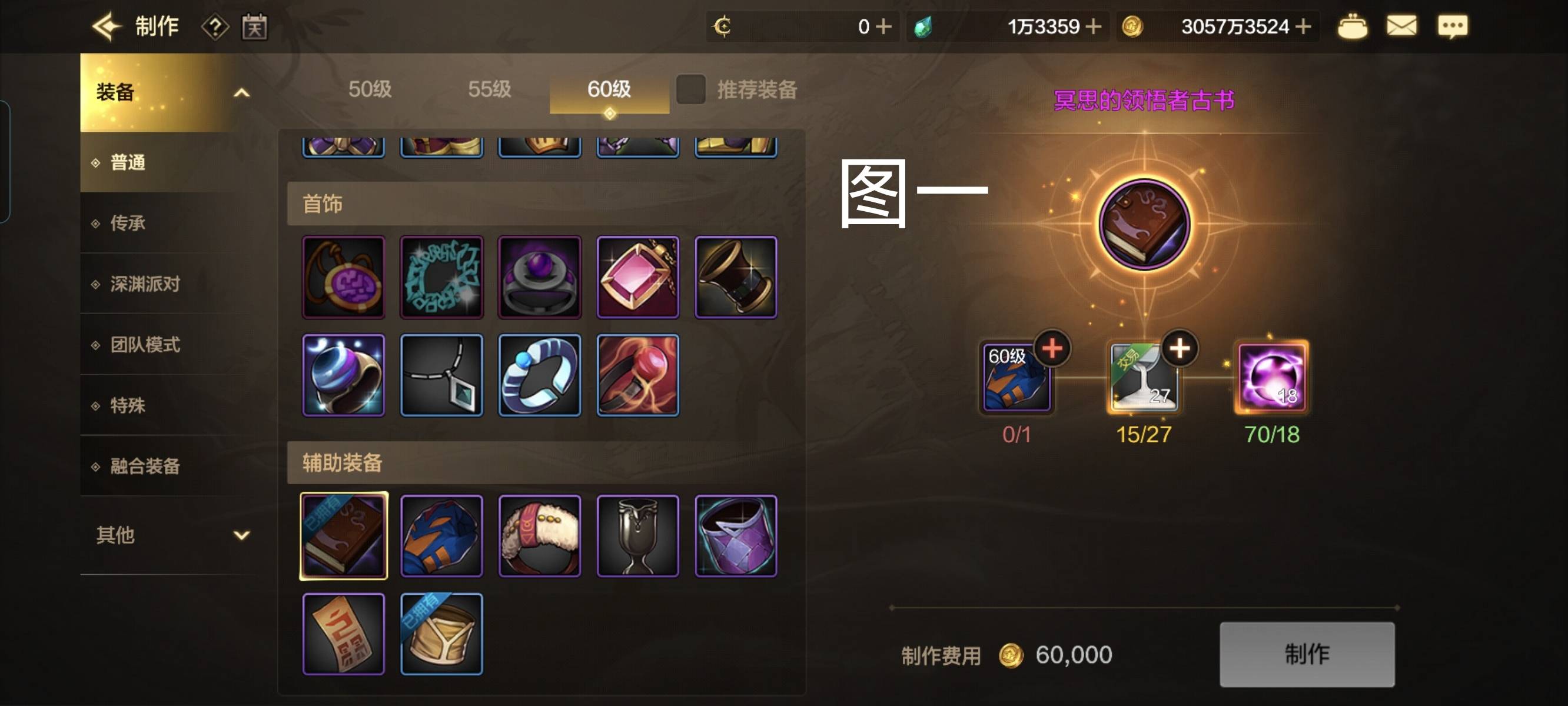The height and width of the screenshot is (706, 1568).
Task: Switch to the 55级 tab
Action: point(489,89)
